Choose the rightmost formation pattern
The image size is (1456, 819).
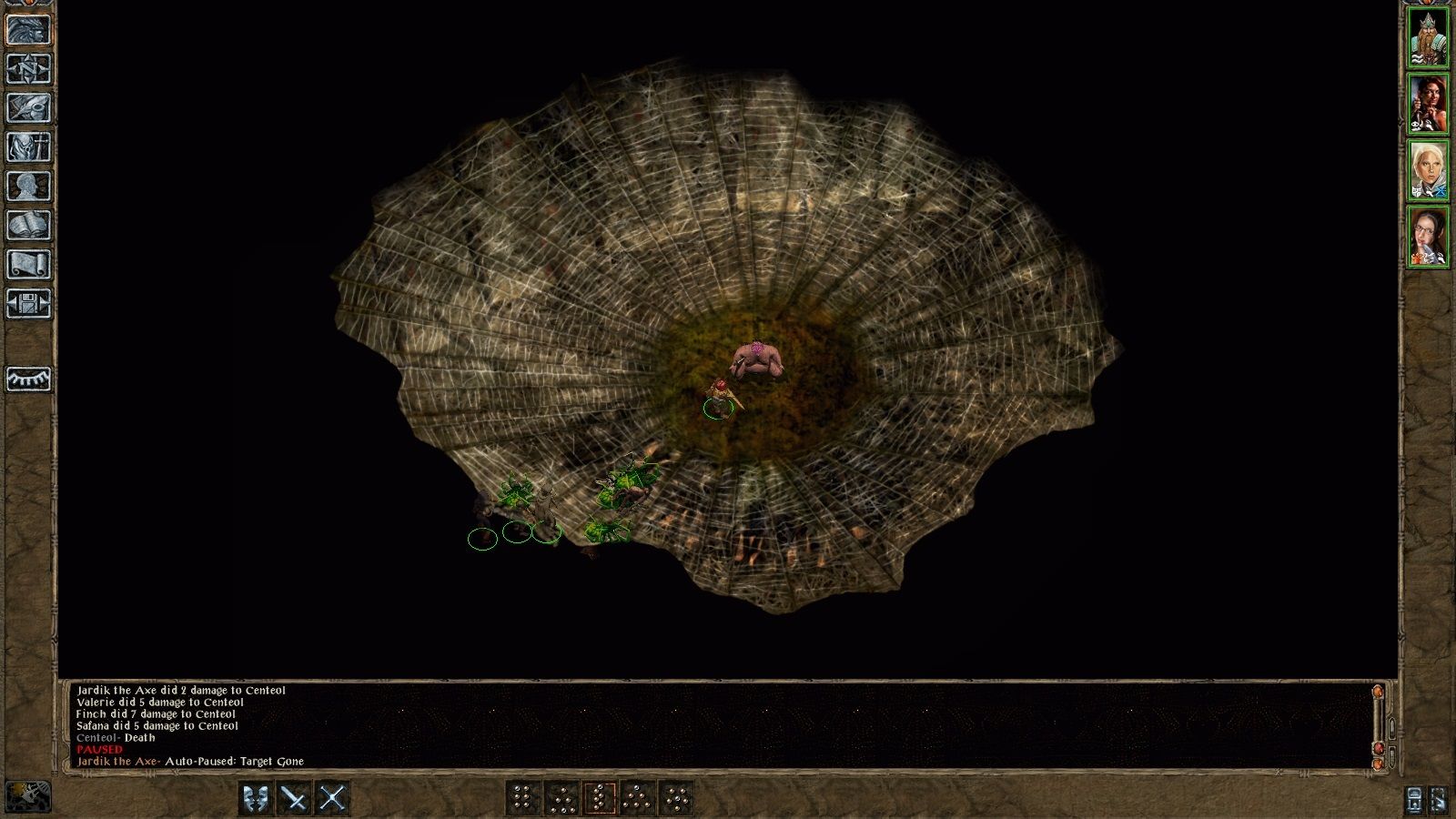[676, 800]
